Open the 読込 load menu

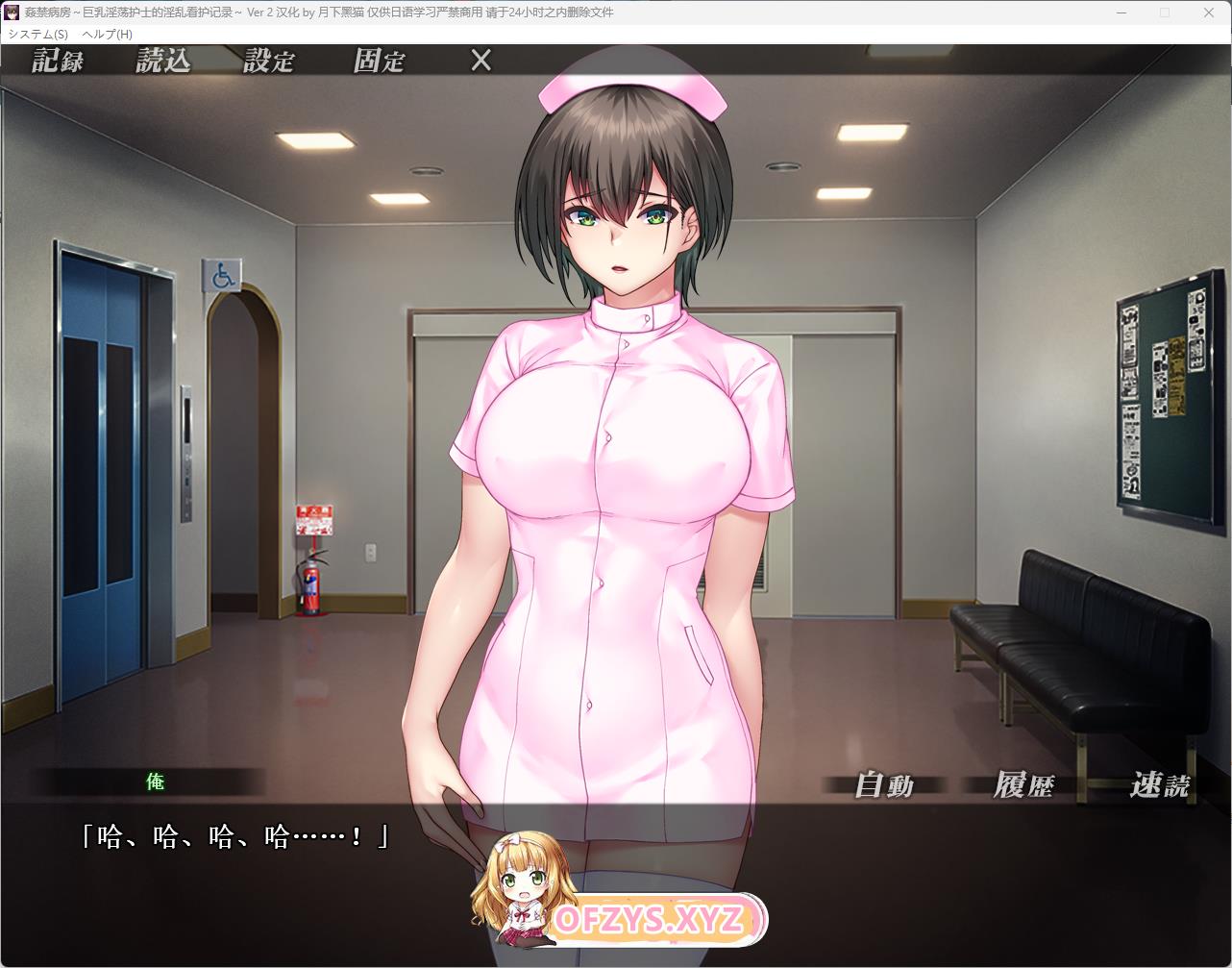pos(163,61)
